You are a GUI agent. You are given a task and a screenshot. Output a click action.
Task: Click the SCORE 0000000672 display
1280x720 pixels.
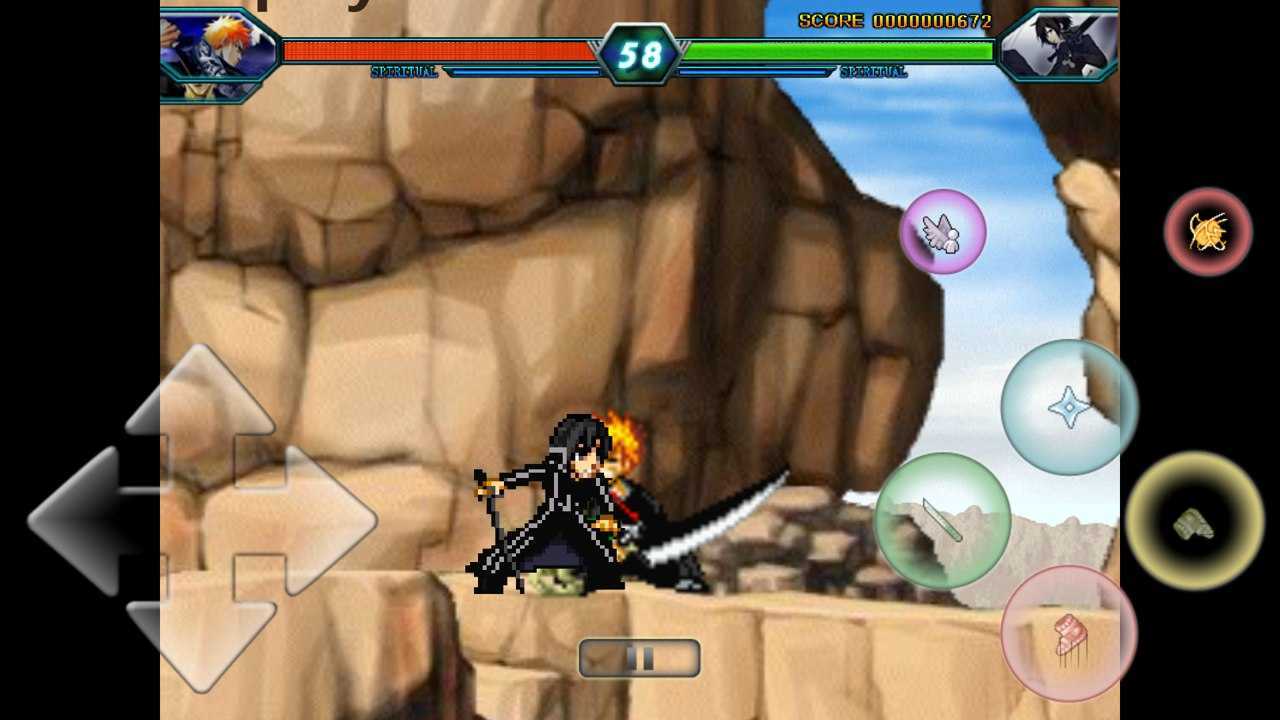click(895, 19)
